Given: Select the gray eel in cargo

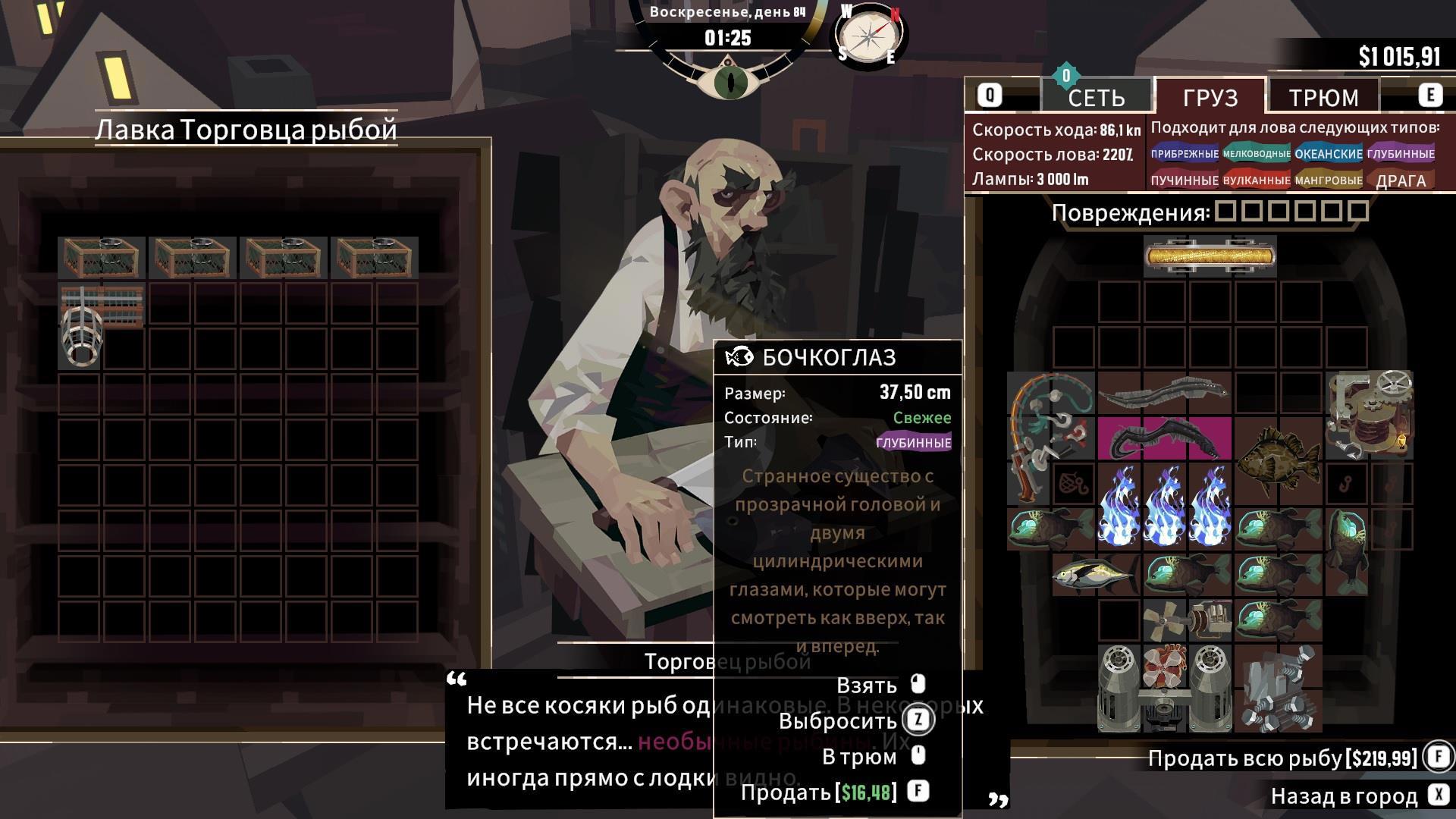Looking at the screenshot, I should pyautogui.click(x=1163, y=392).
